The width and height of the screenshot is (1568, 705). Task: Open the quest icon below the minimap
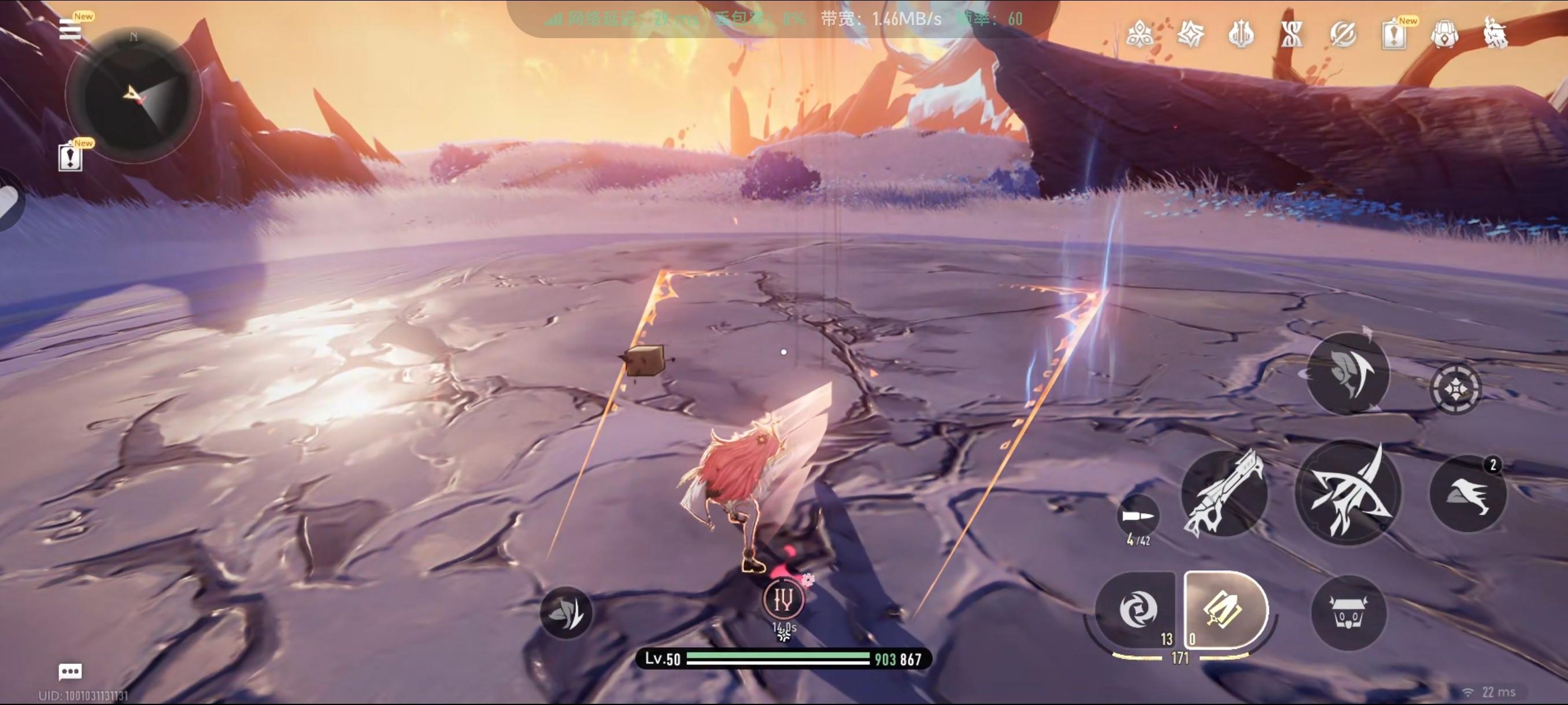click(71, 158)
